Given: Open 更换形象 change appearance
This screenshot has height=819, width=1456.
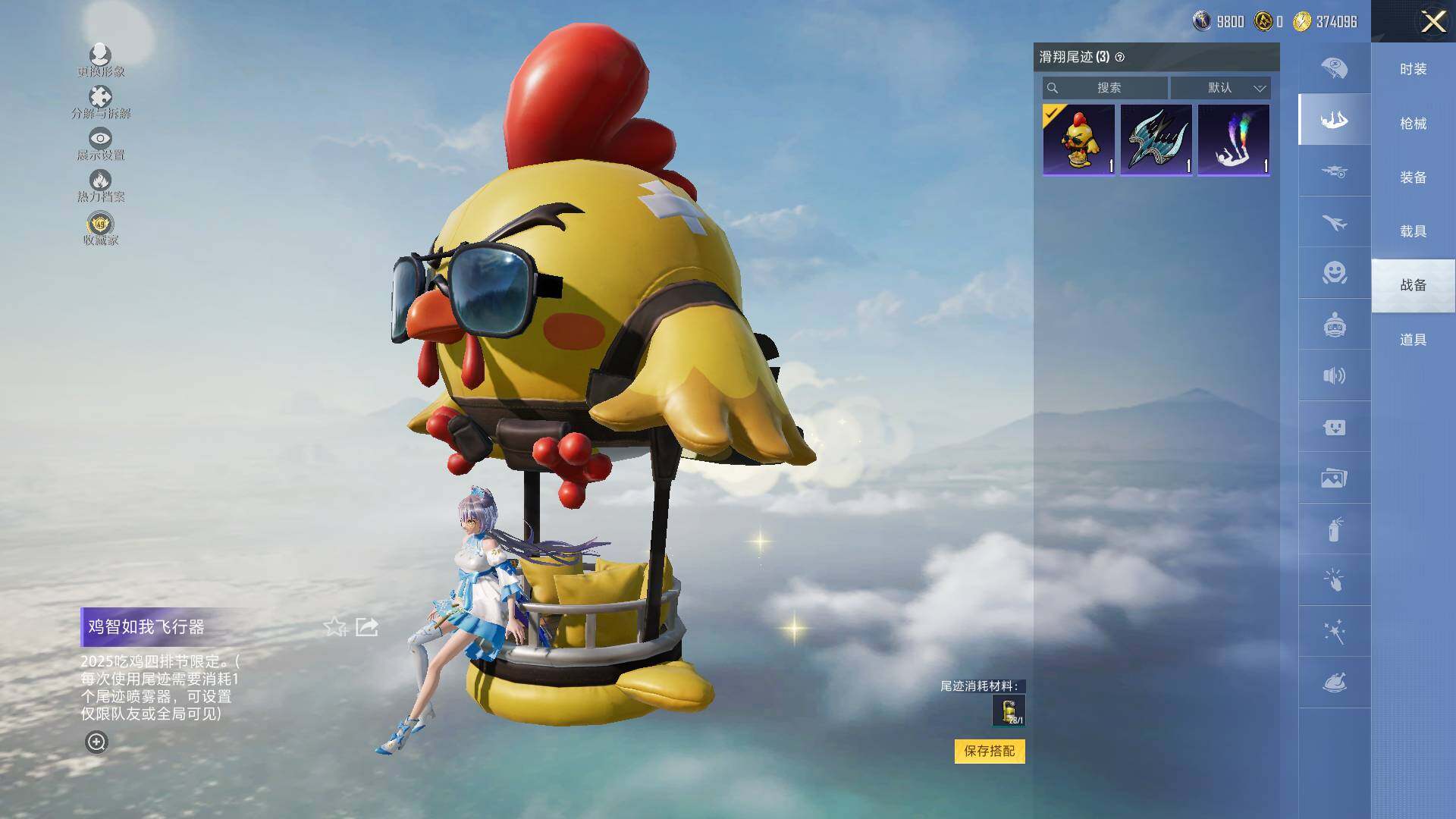Looking at the screenshot, I should point(100,60).
